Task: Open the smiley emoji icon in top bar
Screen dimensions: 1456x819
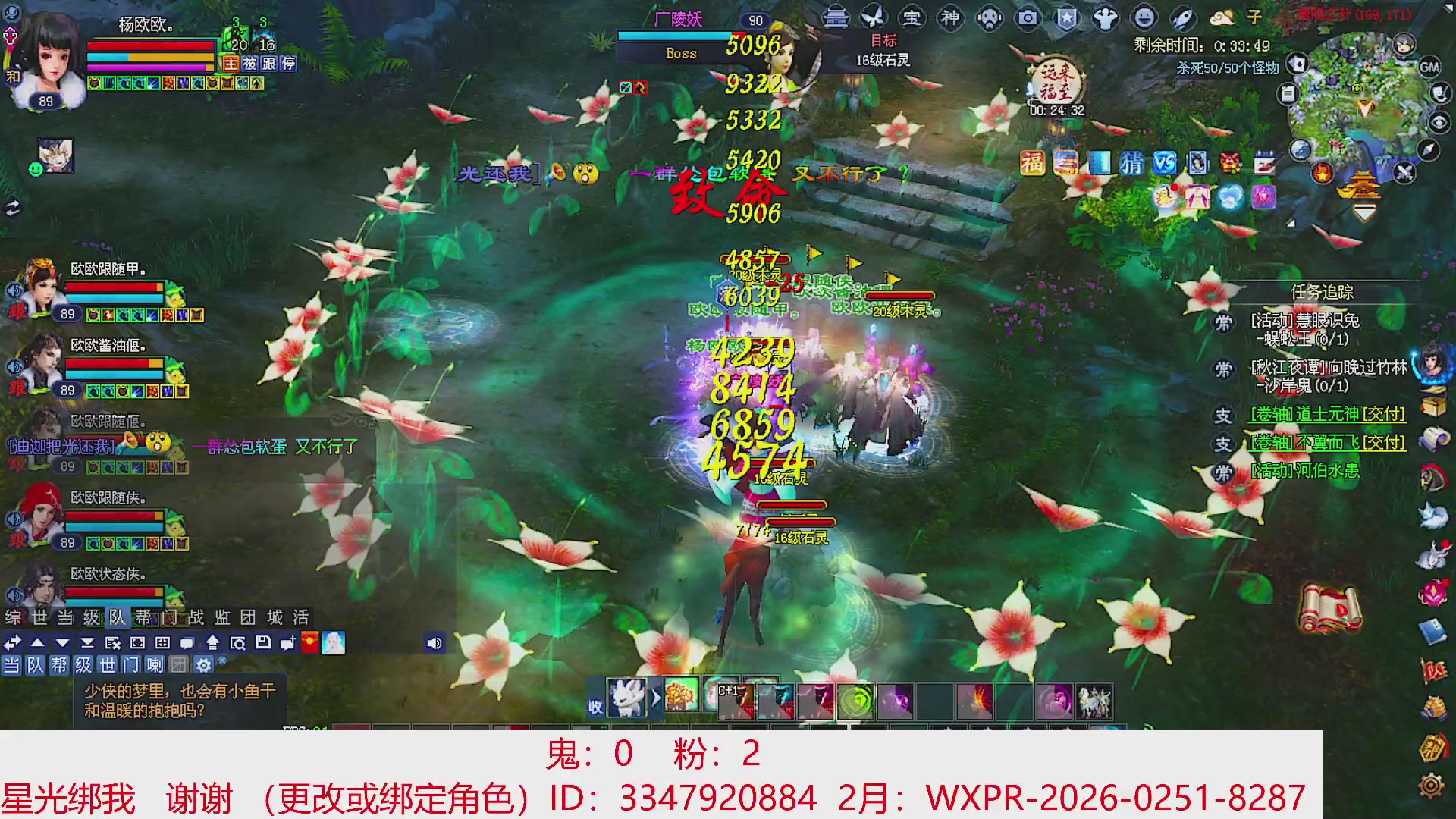Action: pyautogui.click(x=1146, y=18)
